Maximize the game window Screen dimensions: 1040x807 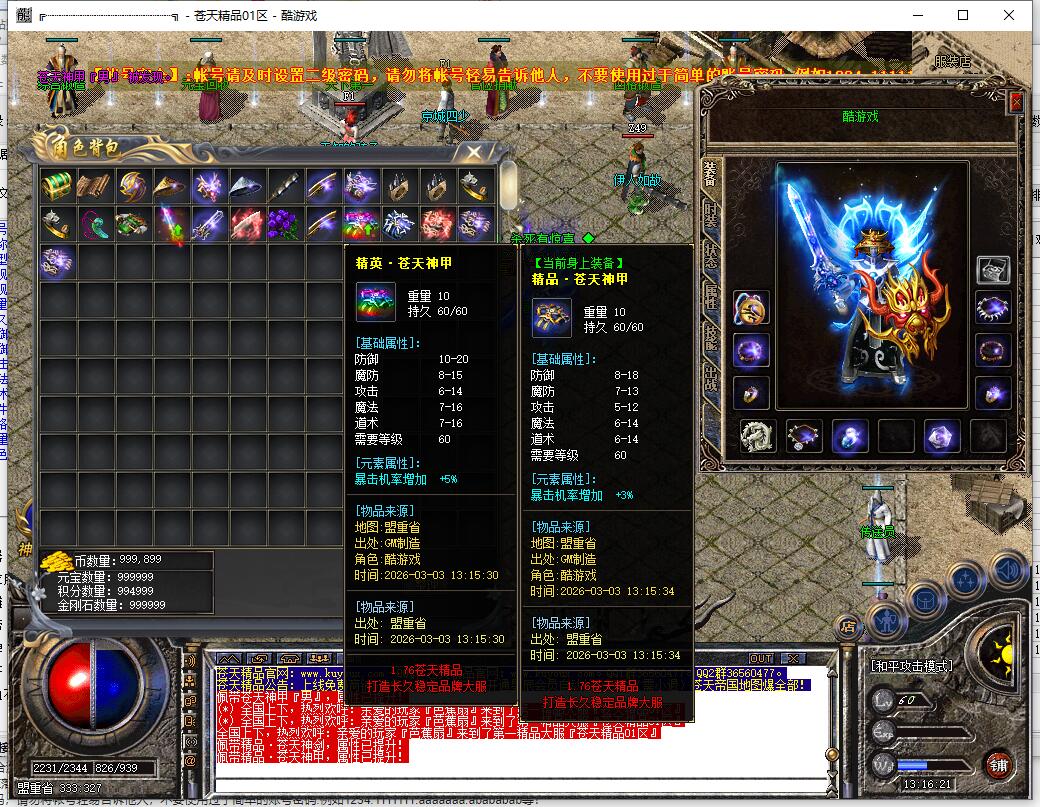963,15
